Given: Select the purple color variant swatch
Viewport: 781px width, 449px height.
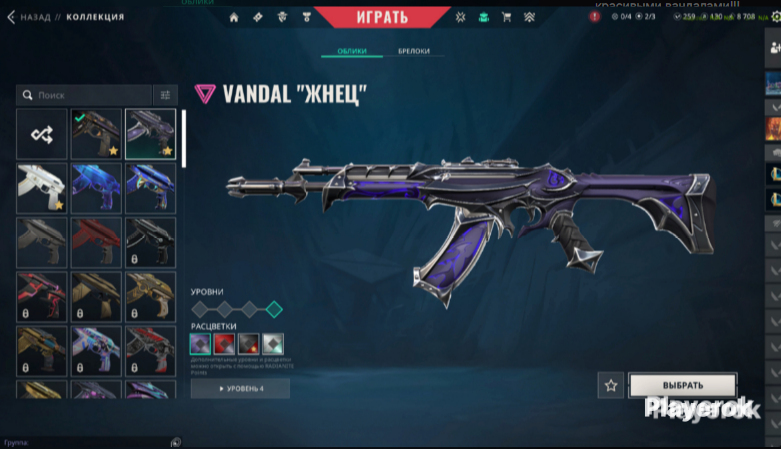Looking at the screenshot, I should click(x=201, y=344).
